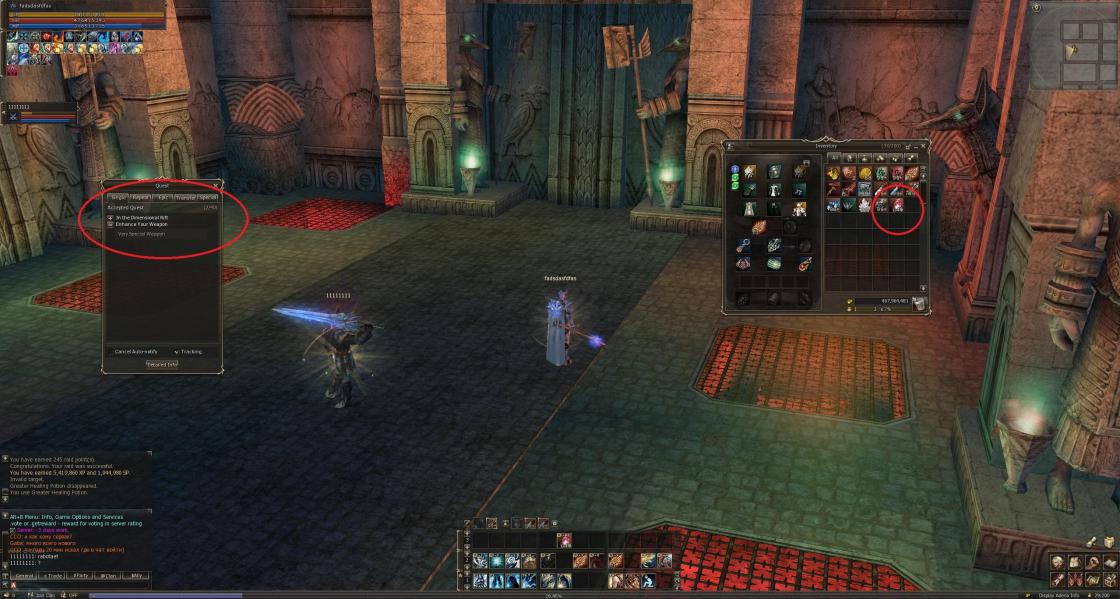
Task: Open the Epic quest tab
Action: (x=163, y=197)
